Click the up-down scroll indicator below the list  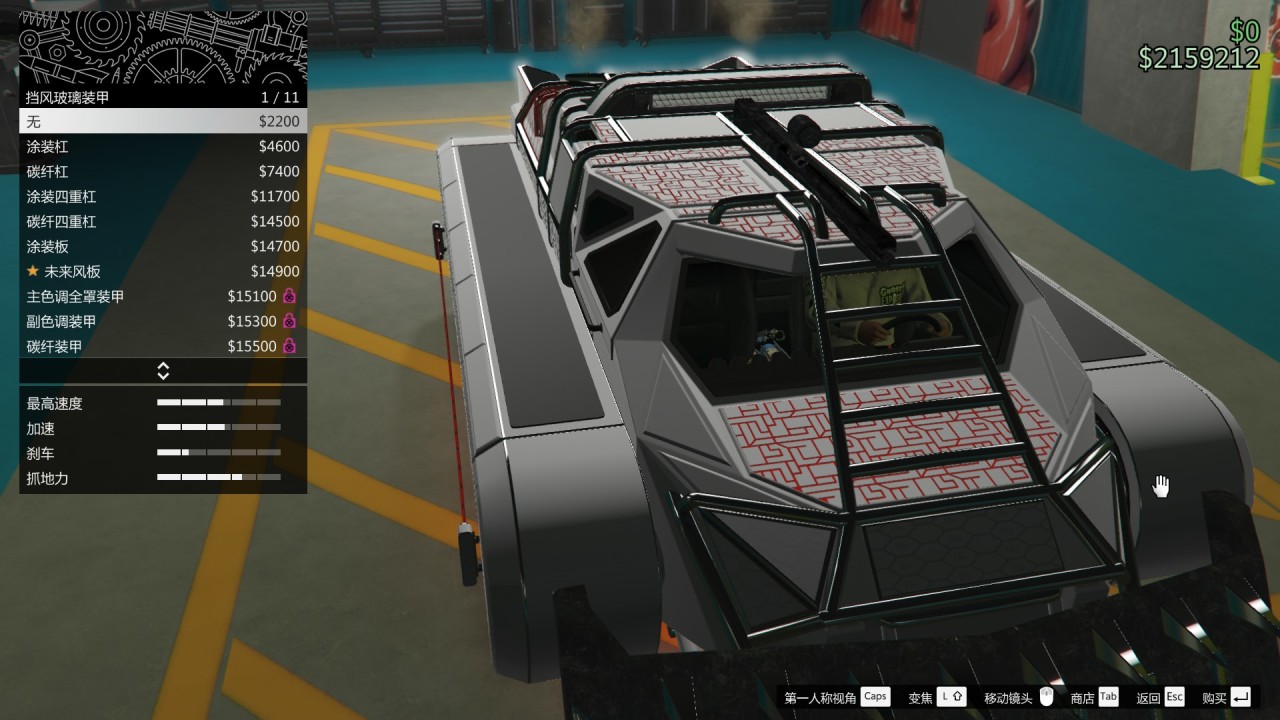tap(163, 370)
